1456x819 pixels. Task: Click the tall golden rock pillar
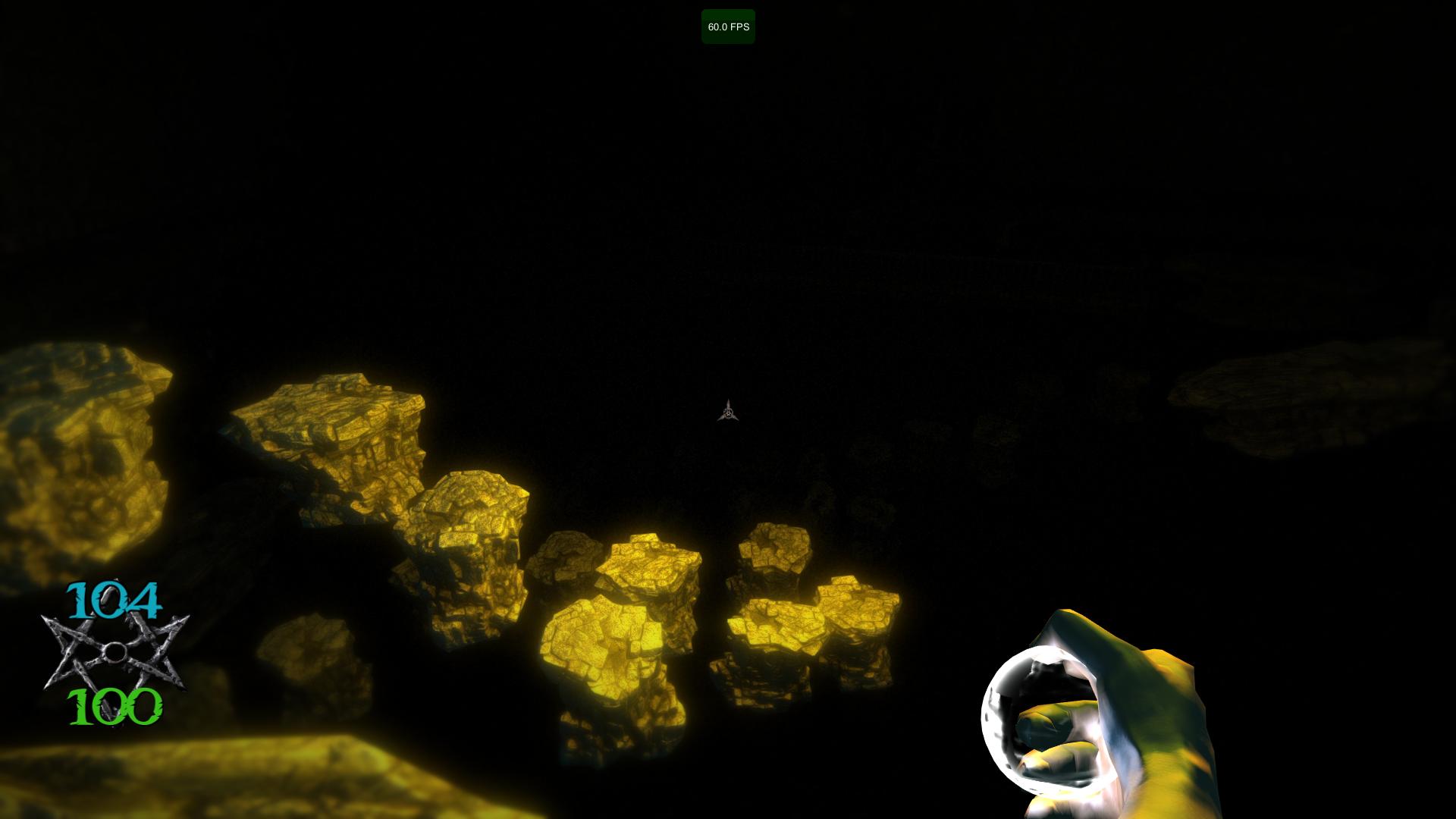coord(470,554)
